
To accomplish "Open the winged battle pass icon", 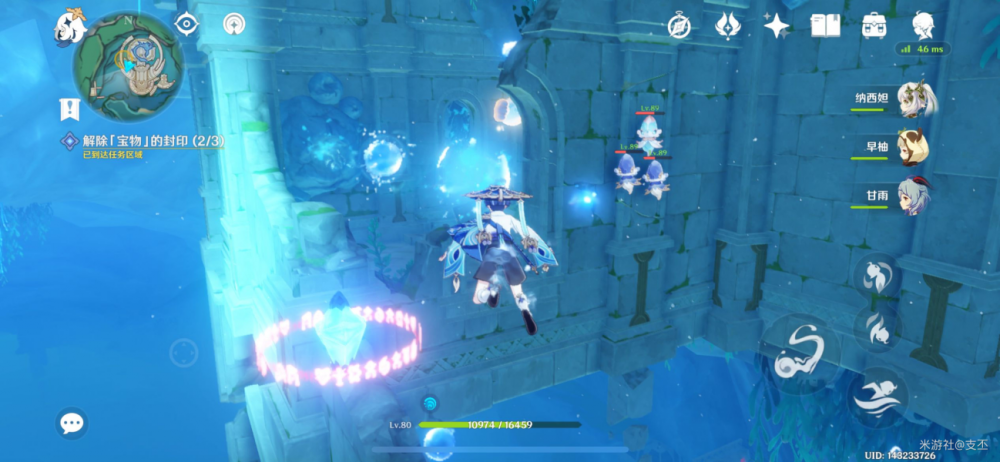I will click(x=728, y=25).
